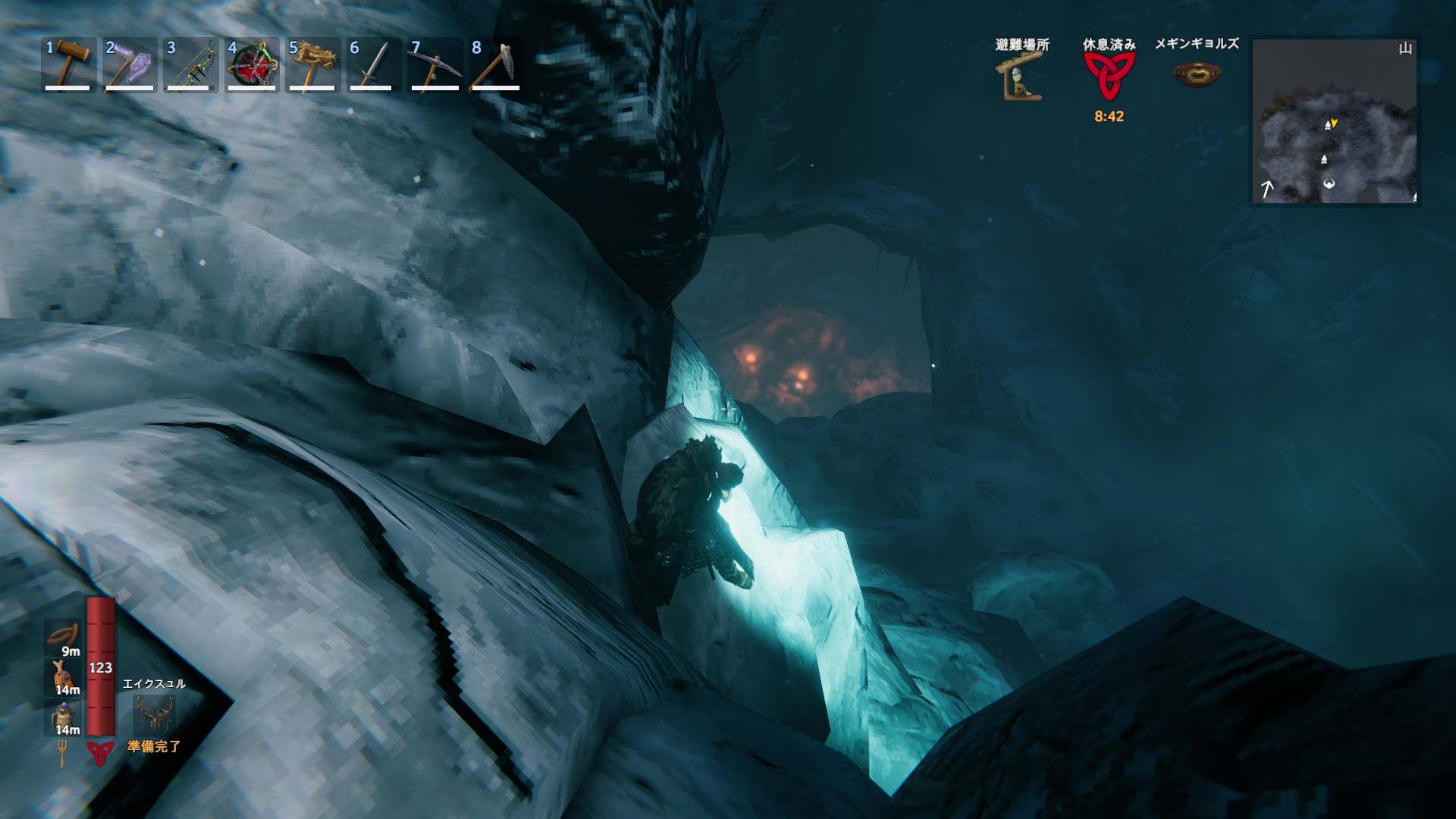Equip the sword in hotbar slot 6
The width and height of the screenshot is (1456, 819).
coord(373,64)
